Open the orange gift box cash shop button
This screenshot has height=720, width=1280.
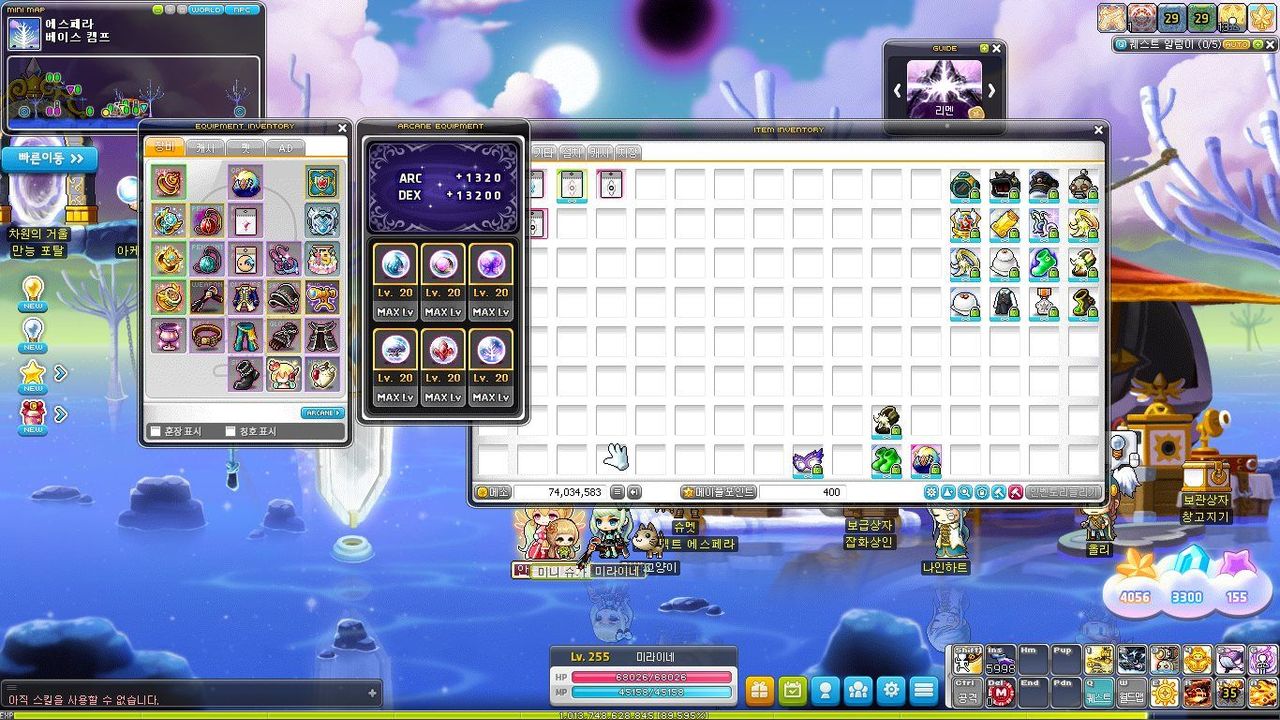tap(759, 690)
